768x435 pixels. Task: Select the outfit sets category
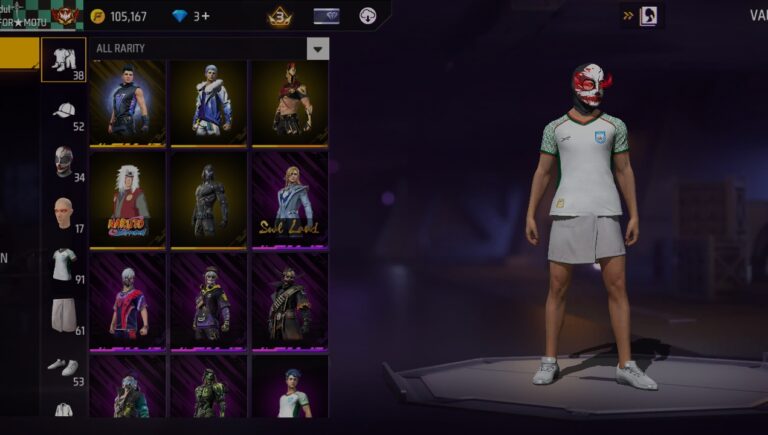(63, 60)
